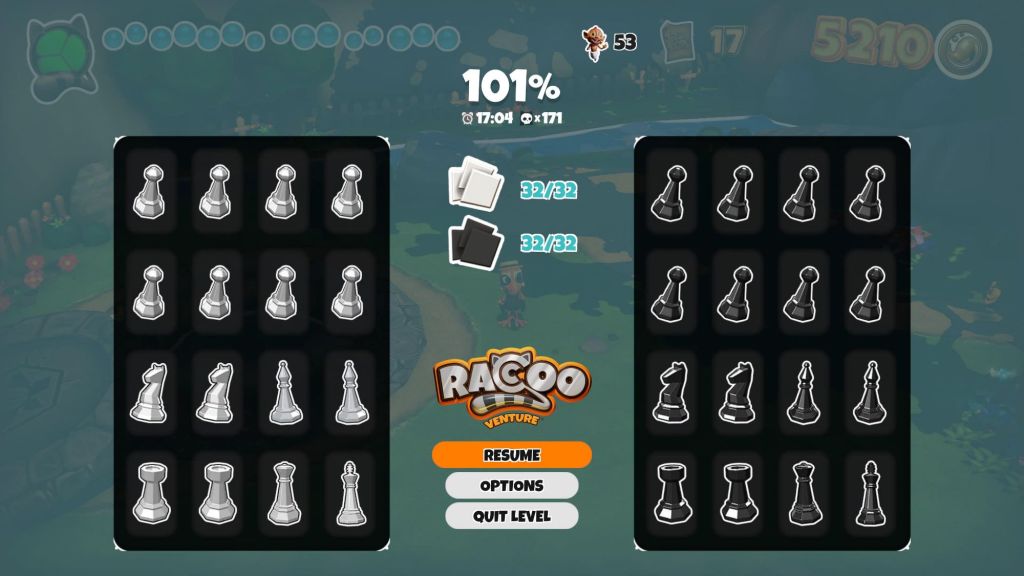Open the Options menu
This screenshot has width=1024, height=576.
pyautogui.click(x=511, y=486)
